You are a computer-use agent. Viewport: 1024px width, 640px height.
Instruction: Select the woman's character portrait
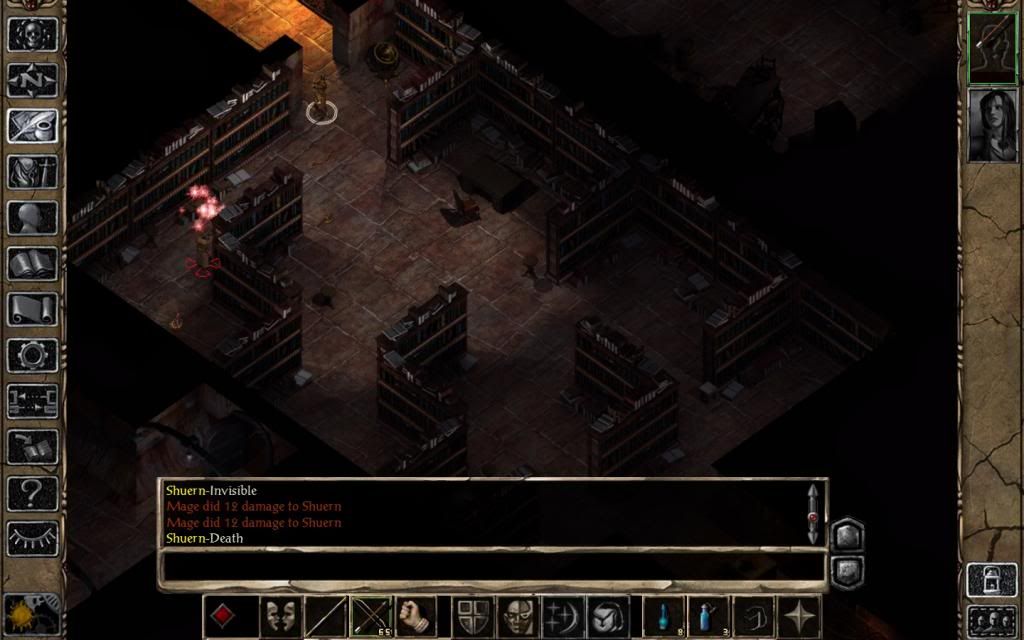point(992,124)
